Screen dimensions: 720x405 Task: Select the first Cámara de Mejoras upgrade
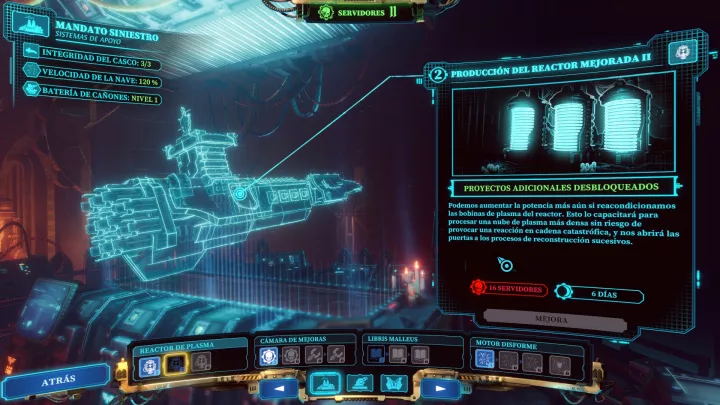coord(269,356)
